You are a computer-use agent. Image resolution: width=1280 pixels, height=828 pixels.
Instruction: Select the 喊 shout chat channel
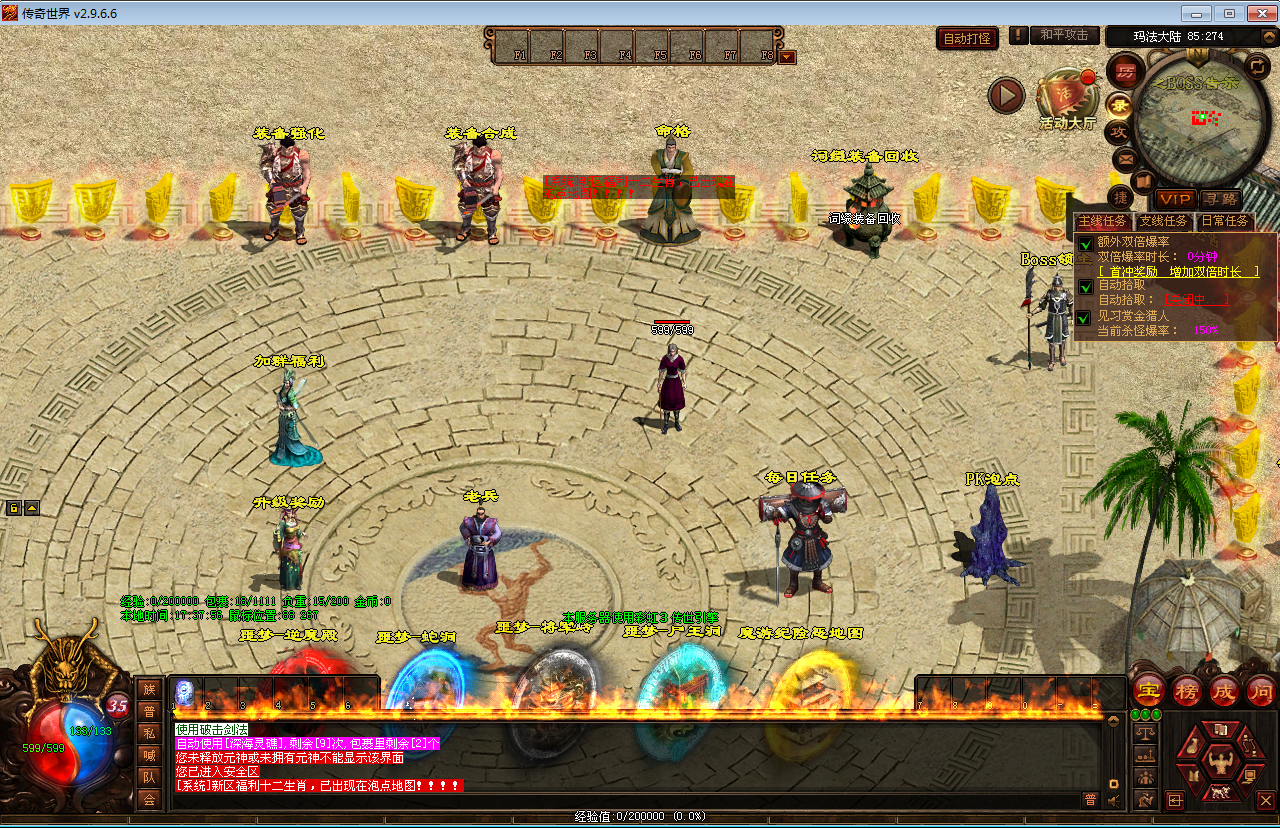point(149,755)
